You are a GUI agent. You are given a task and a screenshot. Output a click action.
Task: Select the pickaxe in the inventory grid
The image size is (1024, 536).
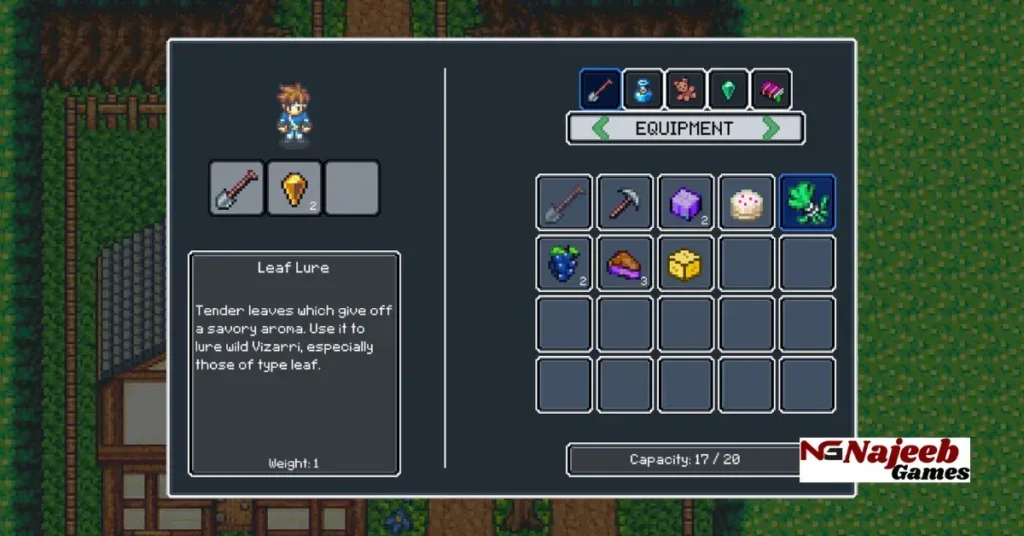(x=625, y=203)
